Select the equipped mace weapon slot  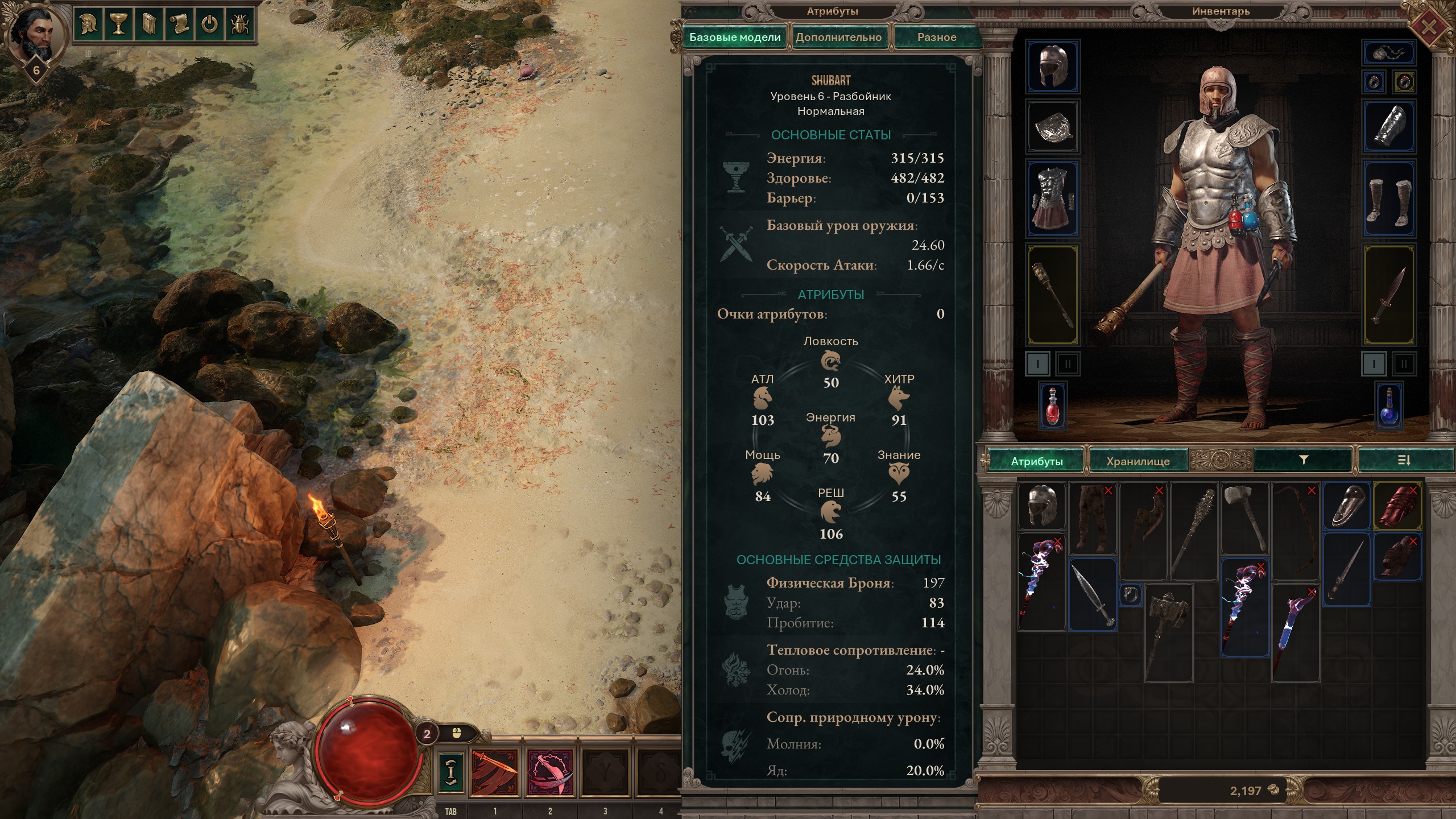click(1052, 295)
